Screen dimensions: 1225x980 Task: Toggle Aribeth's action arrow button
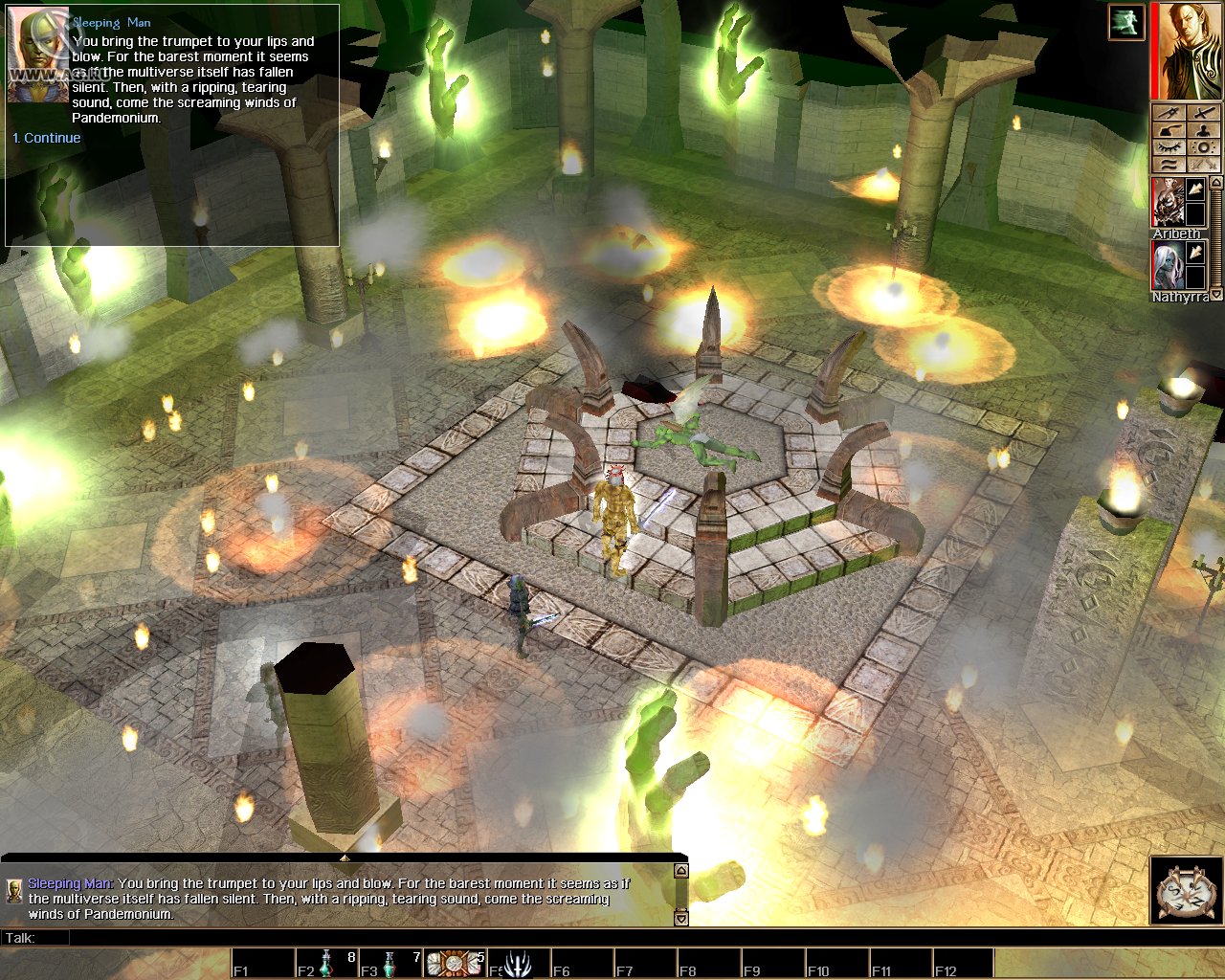pos(1195,189)
